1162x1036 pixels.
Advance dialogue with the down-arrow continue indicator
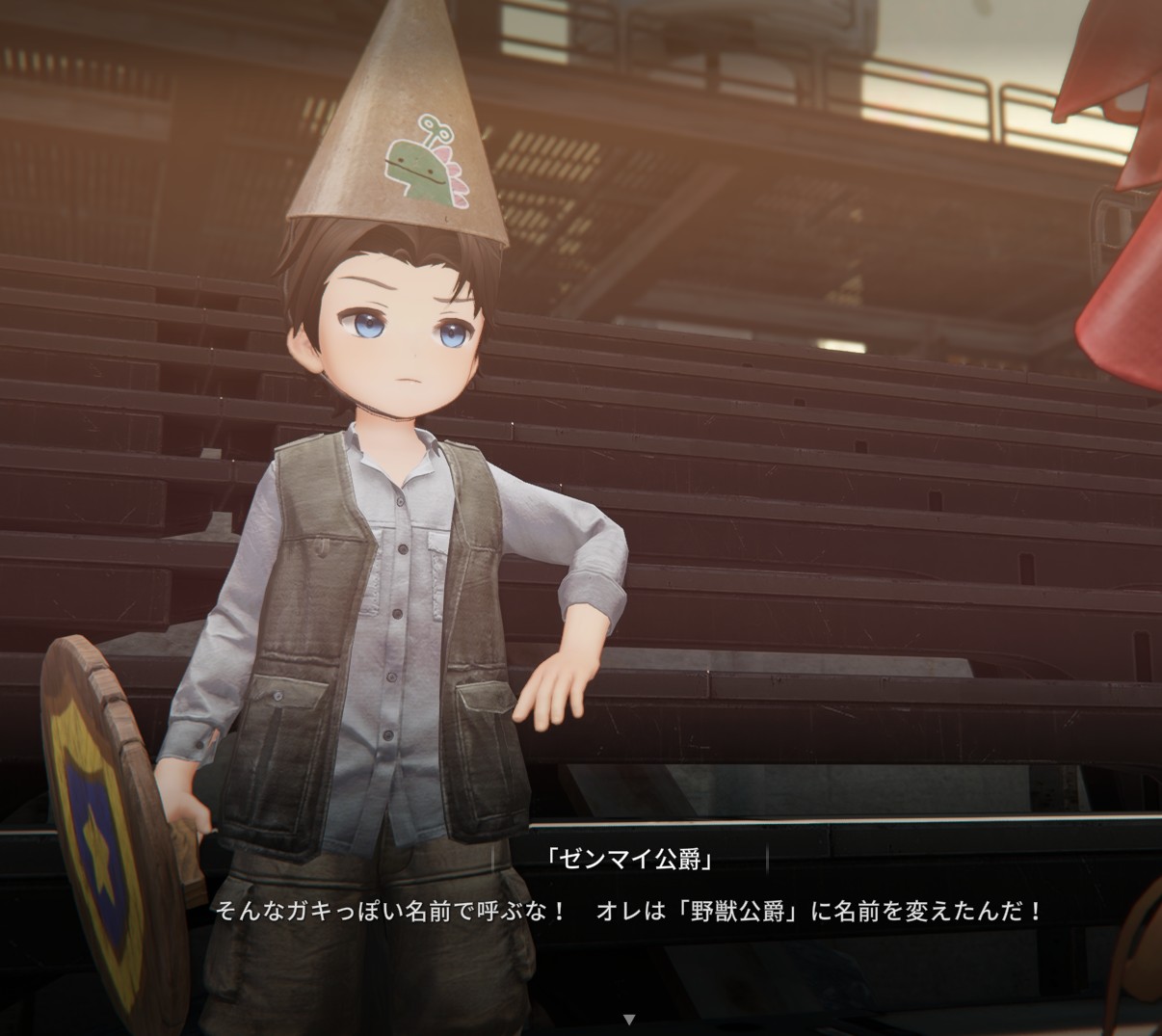(629, 1019)
